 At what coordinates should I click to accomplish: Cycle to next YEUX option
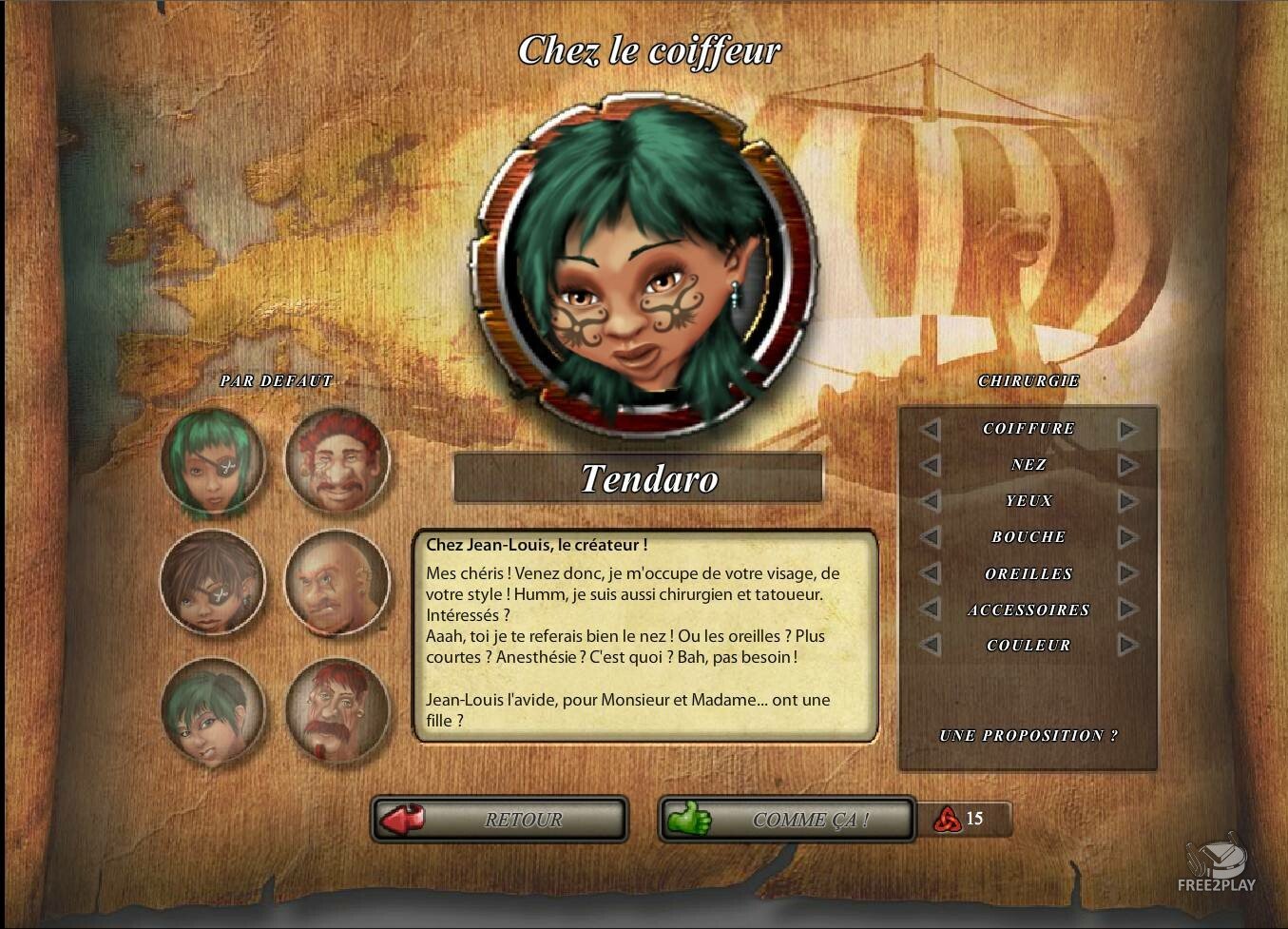pyautogui.click(x=1127, y=501)
